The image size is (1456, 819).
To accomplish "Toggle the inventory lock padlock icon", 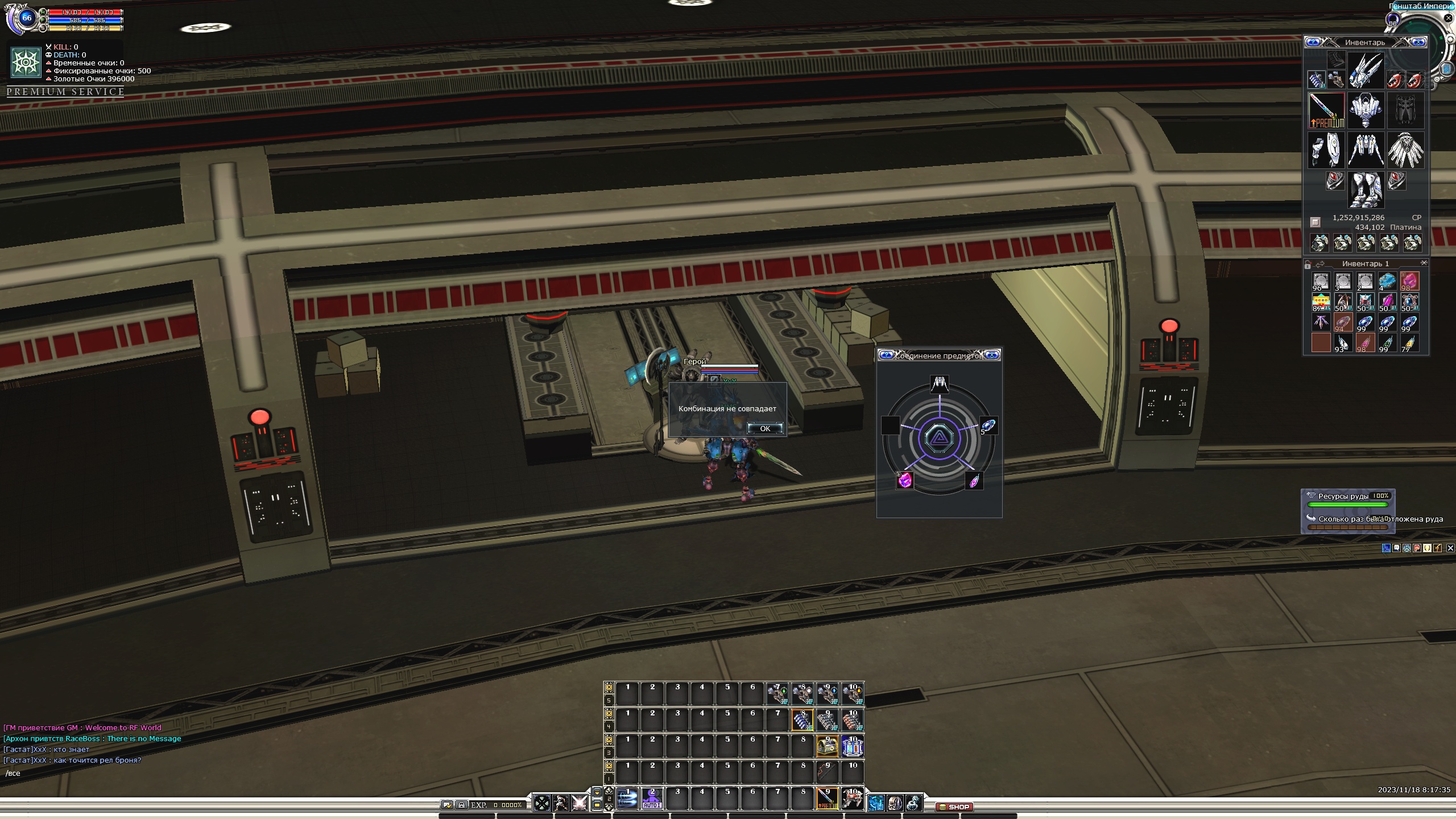I will 1308,264.
